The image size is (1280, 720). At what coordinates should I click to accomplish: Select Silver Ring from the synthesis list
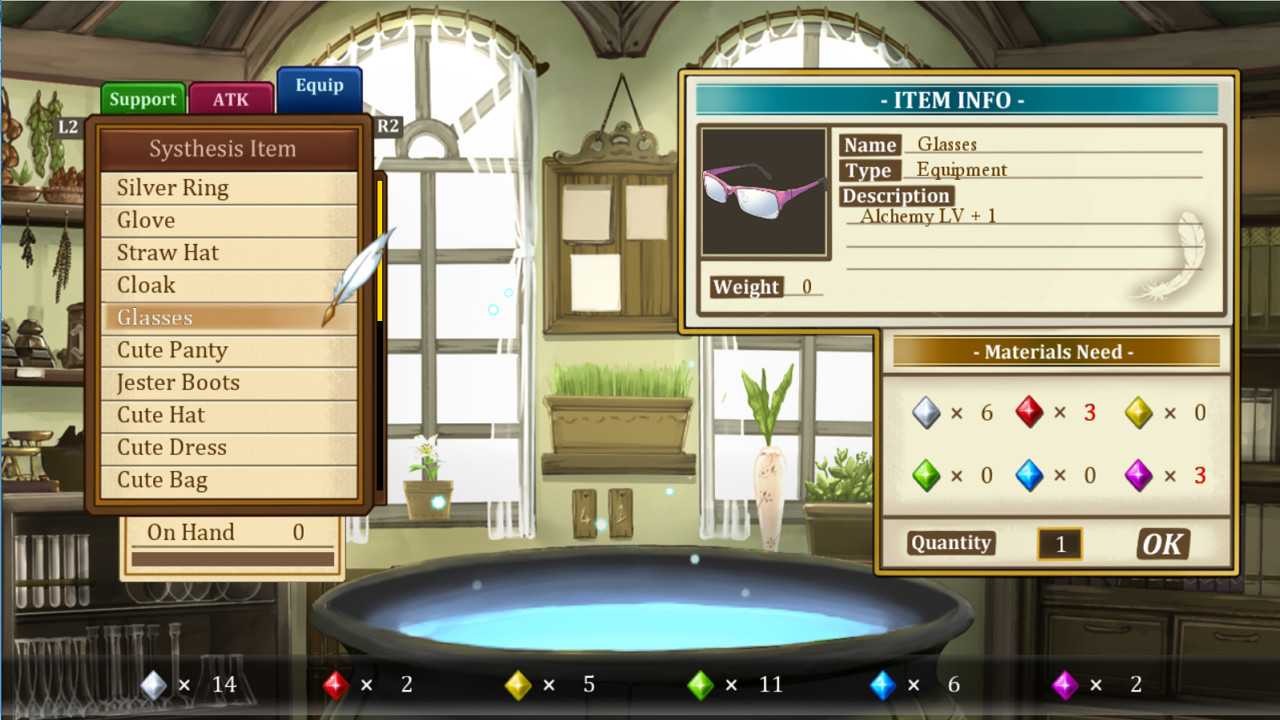coord(171,187)
